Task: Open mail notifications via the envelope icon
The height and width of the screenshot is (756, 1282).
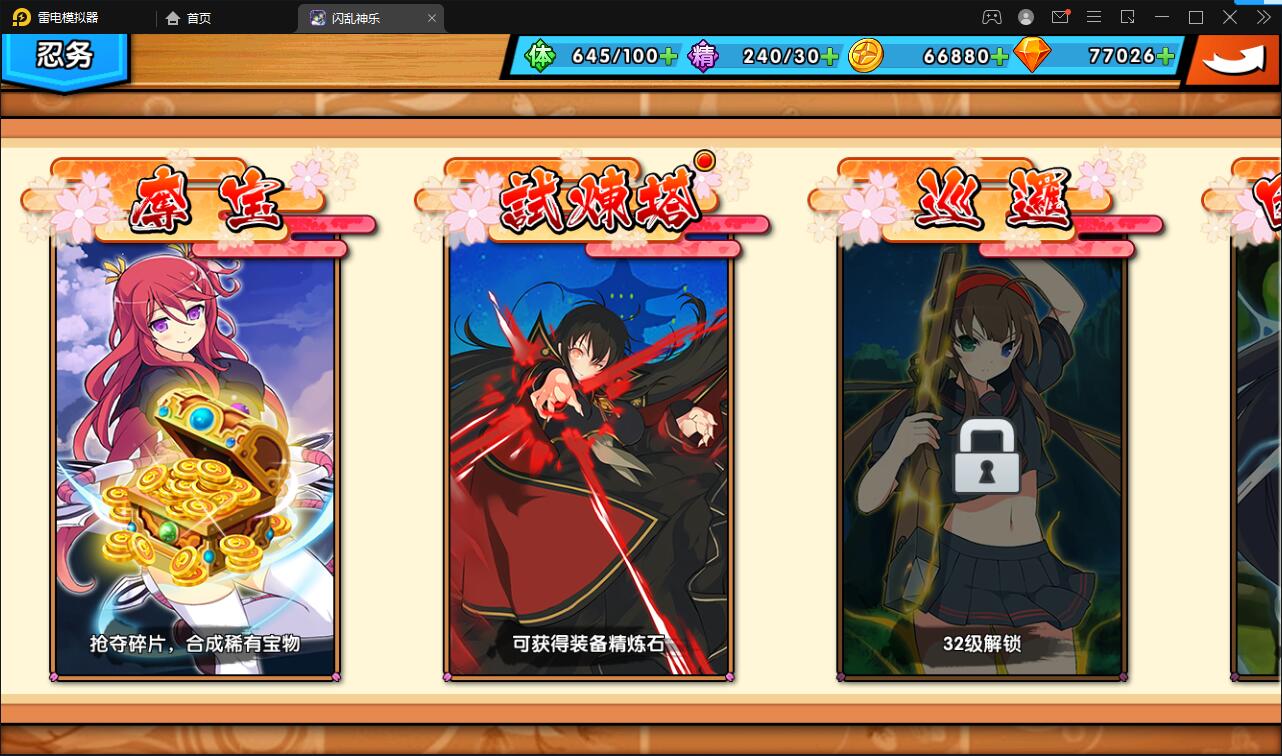Action: 1062,17
